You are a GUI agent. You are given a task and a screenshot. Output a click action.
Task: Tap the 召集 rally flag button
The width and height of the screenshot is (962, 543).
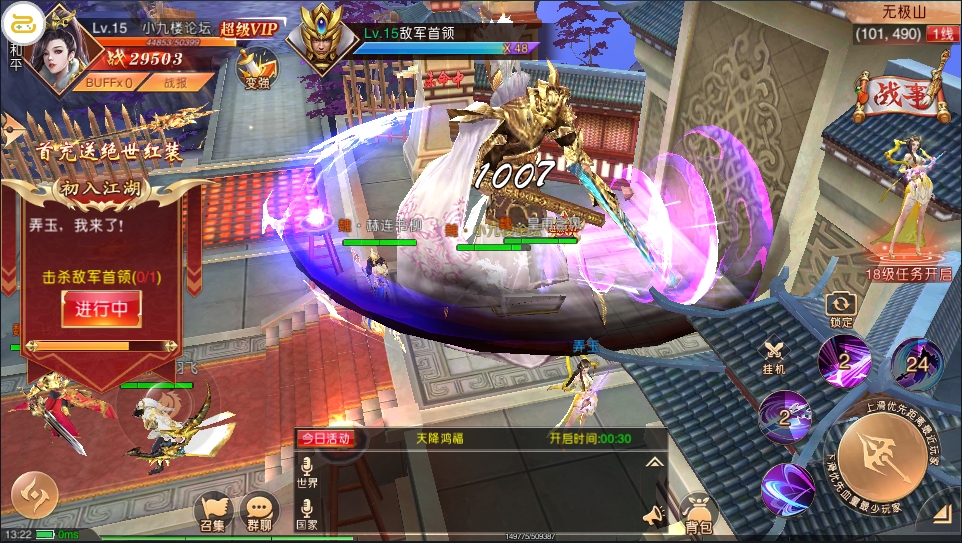(x=212, y=513)
